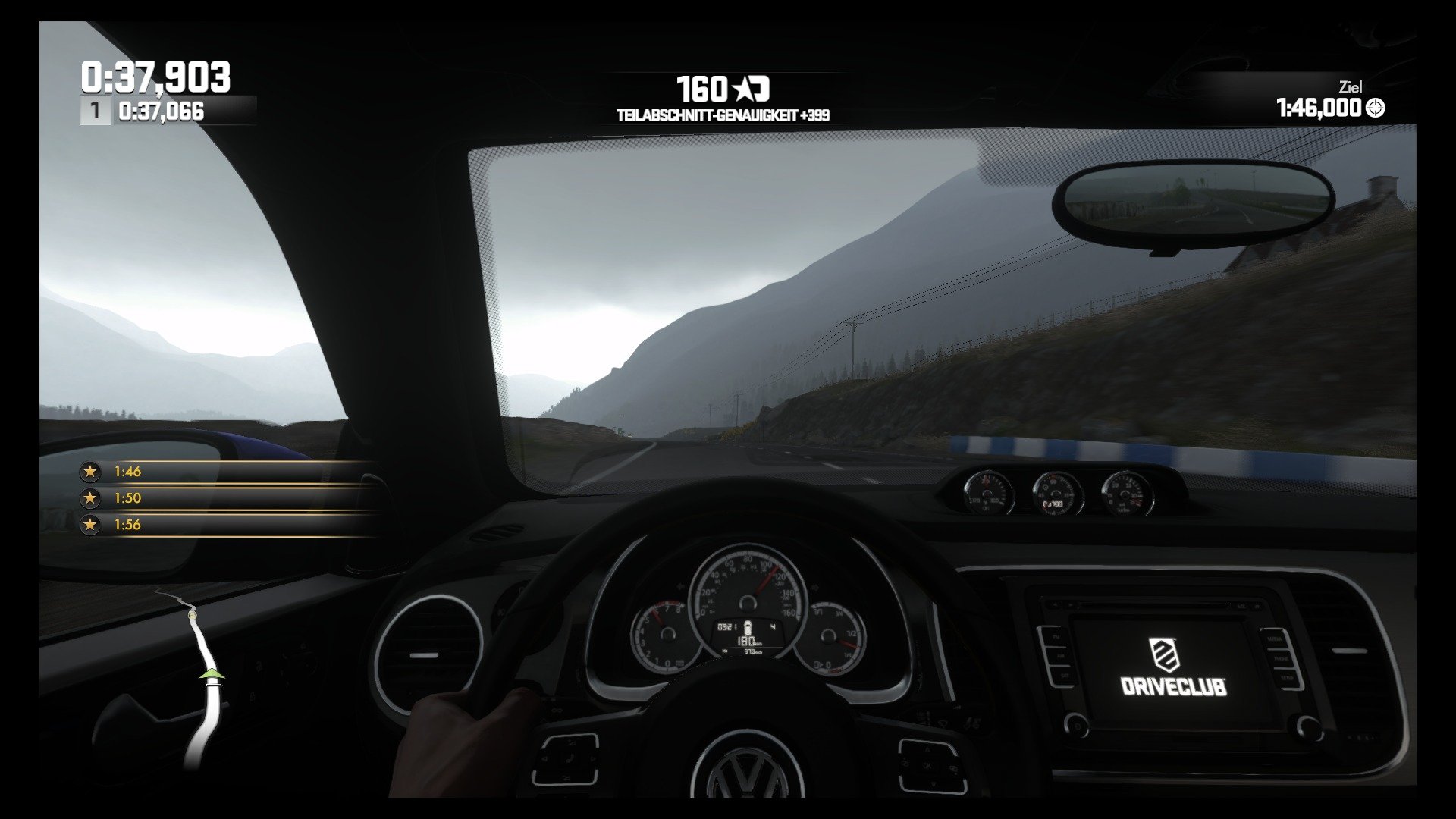Select the VW emblem on the steering wheel
Viewport: 1456px width, 819px height.
[745, 767]
